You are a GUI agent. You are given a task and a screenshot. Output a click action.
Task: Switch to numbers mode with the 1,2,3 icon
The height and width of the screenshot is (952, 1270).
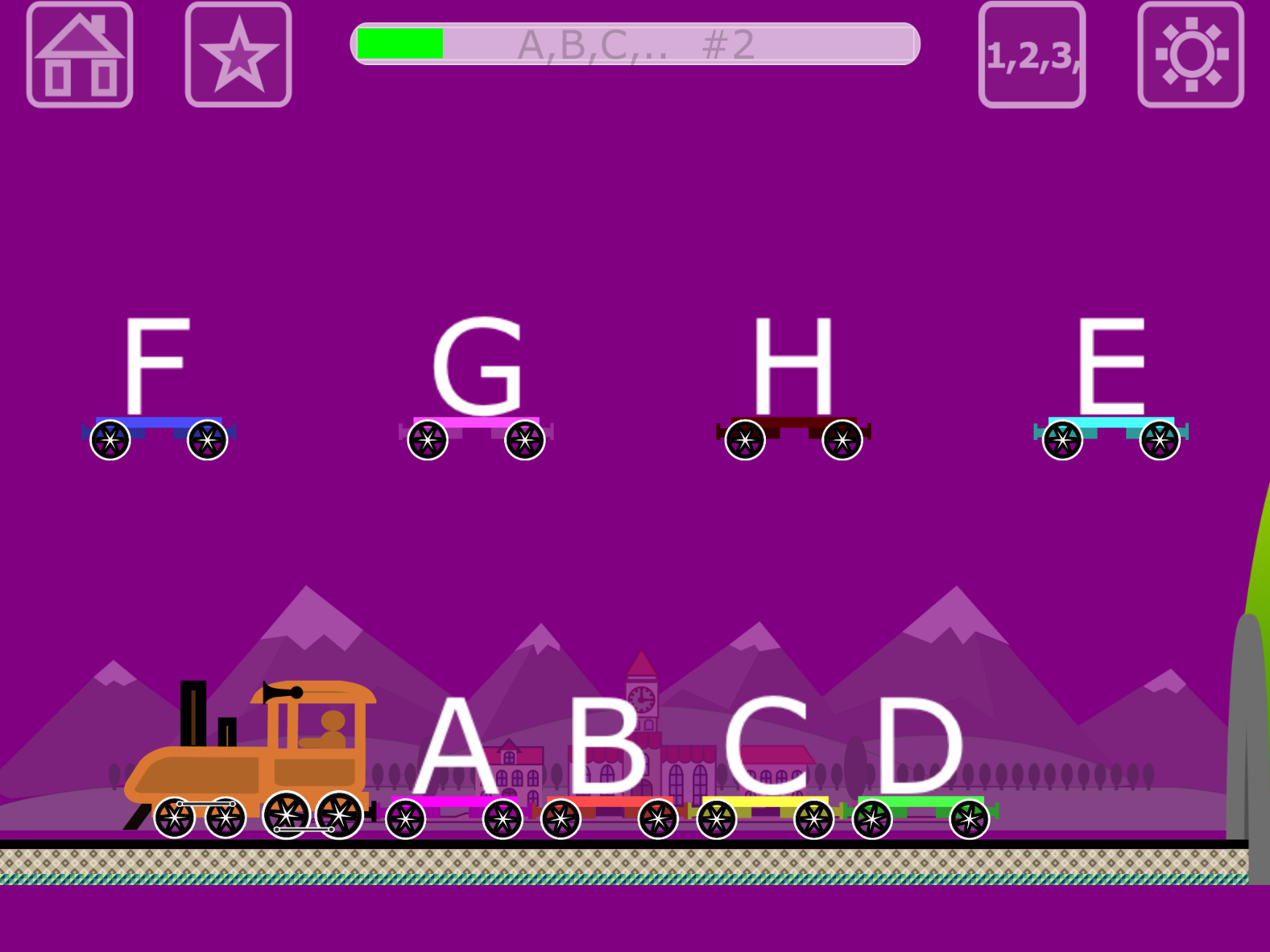click(x=1034, y=55)
